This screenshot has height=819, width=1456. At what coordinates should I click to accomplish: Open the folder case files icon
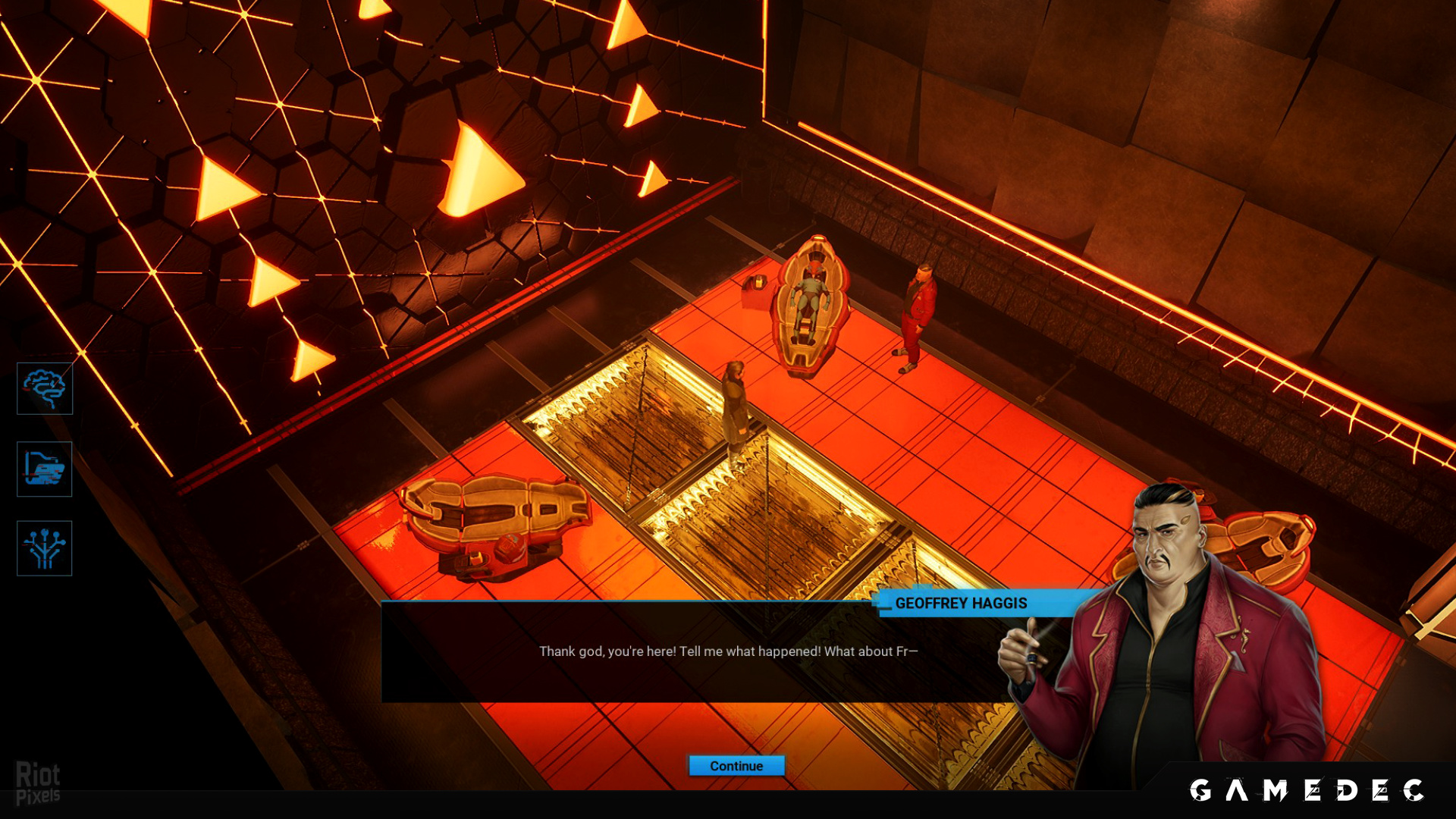coord(45,469)
